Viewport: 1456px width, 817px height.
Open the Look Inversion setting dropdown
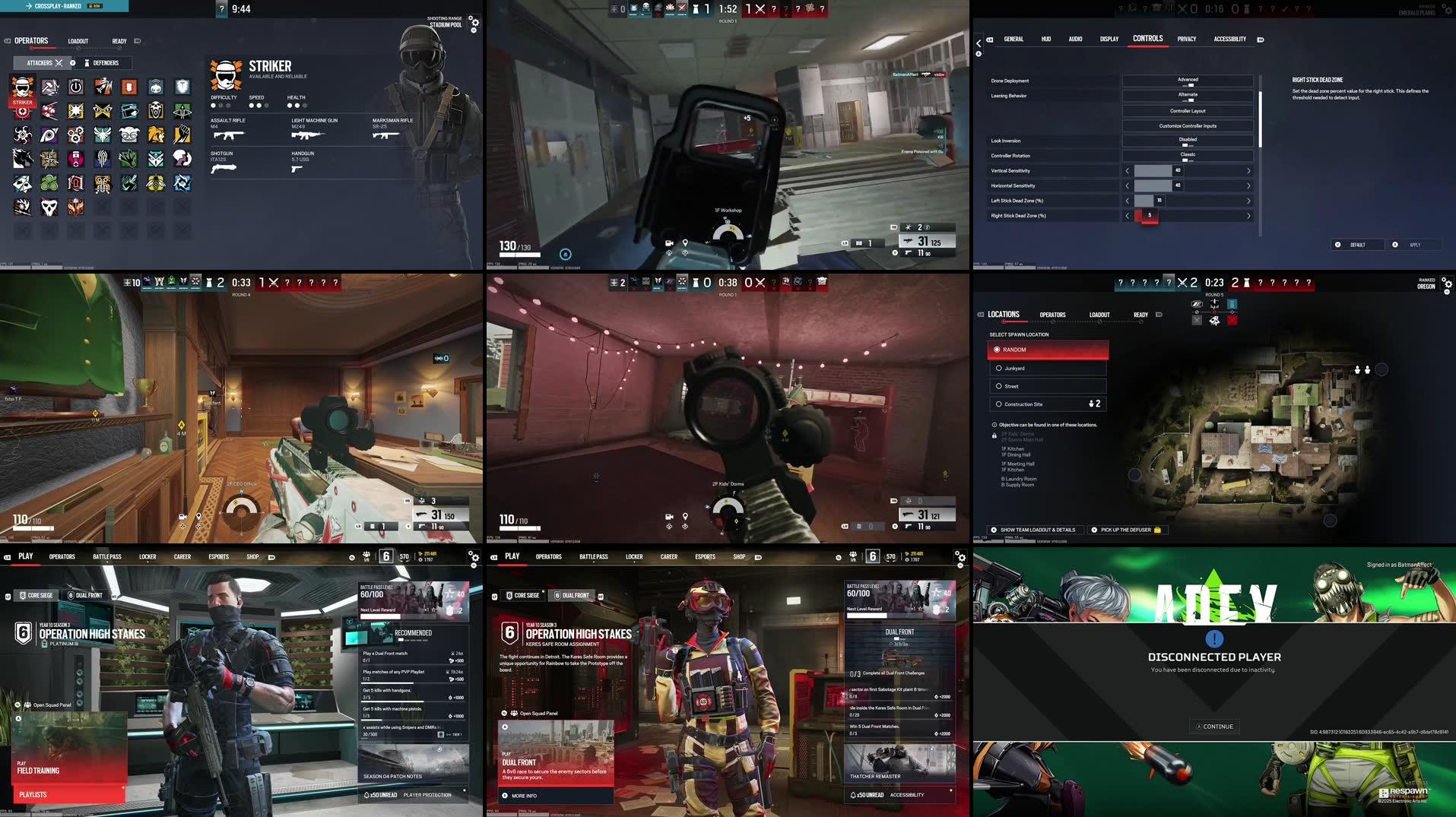pyautogui.click(x=1188, y=141)
